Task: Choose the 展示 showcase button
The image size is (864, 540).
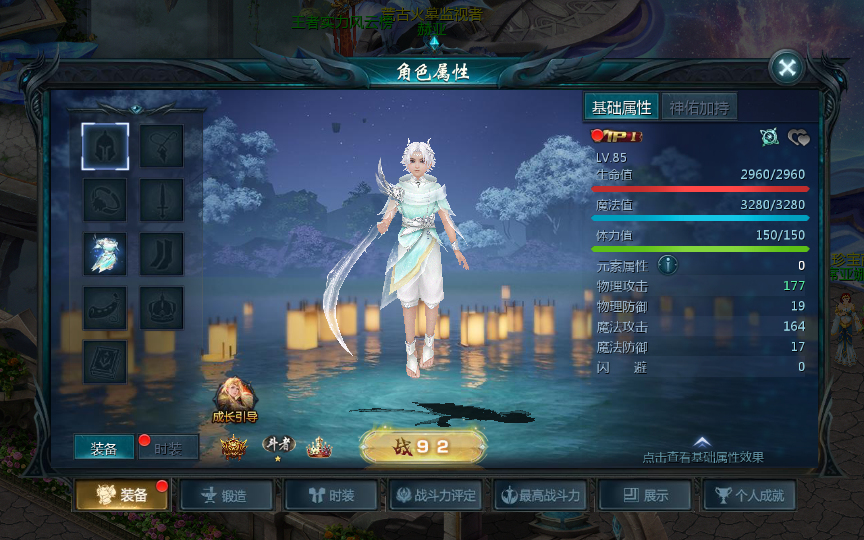Action: click(x=646, y=495)
